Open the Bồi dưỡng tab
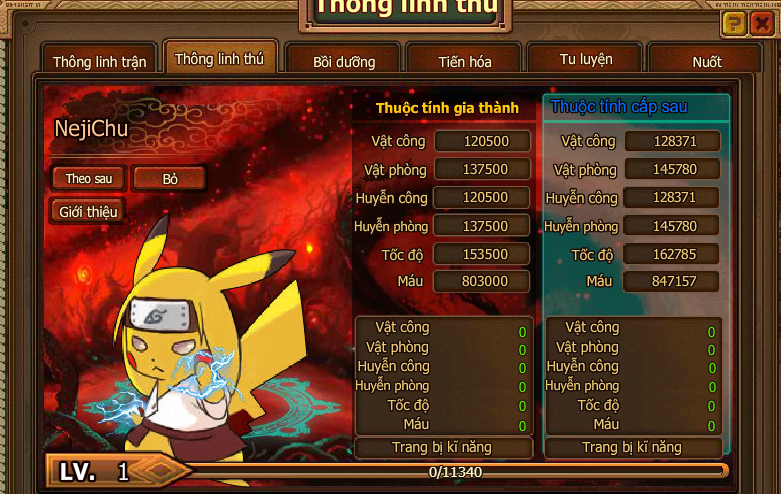 point(343,61)
